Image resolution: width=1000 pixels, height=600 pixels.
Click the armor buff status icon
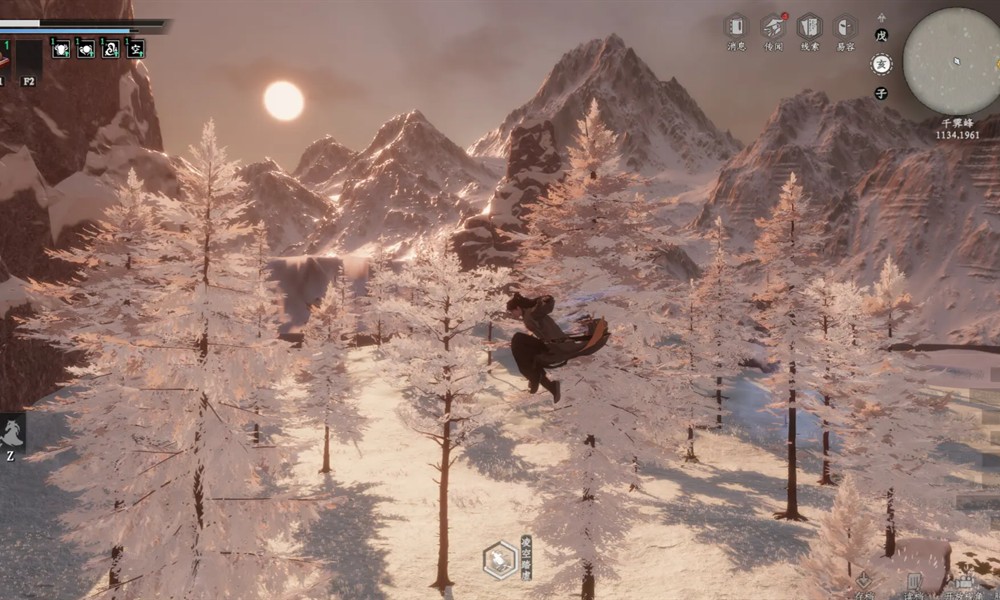pyautogui.click(x=61, y=47)
